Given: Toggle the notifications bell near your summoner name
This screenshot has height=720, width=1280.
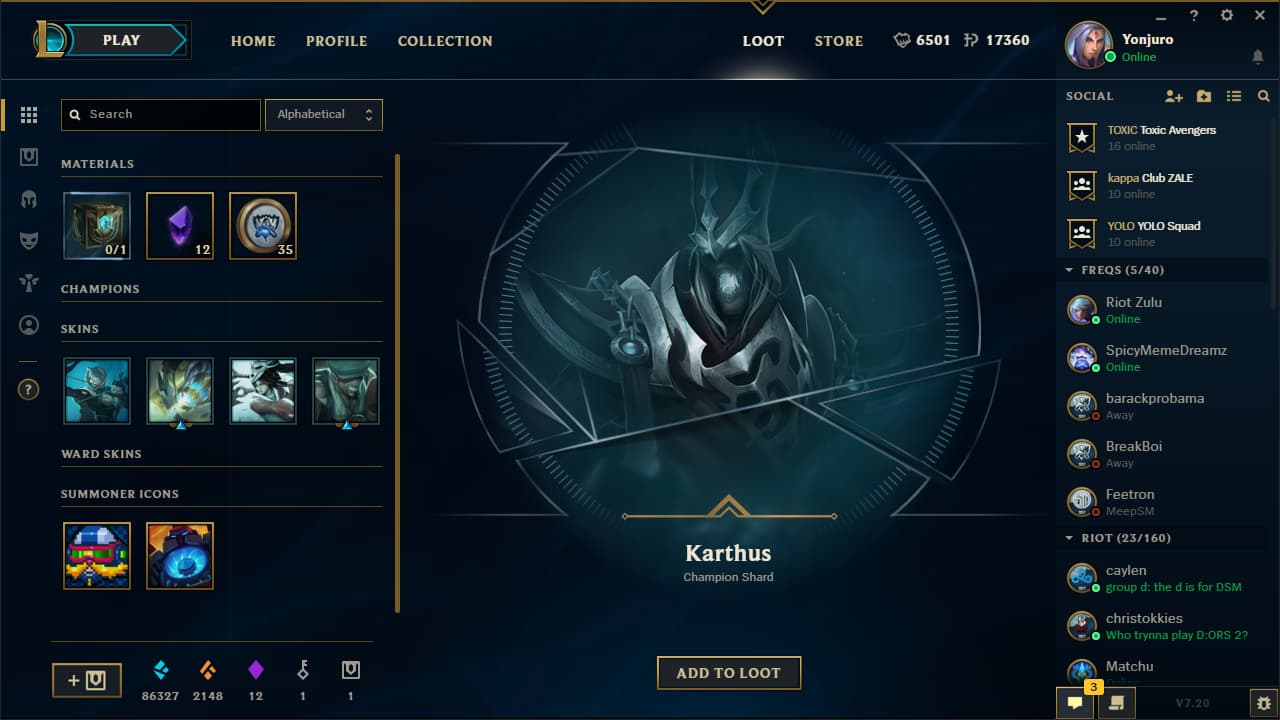Looking at the screenshot, I should [x=1257, y=57].
